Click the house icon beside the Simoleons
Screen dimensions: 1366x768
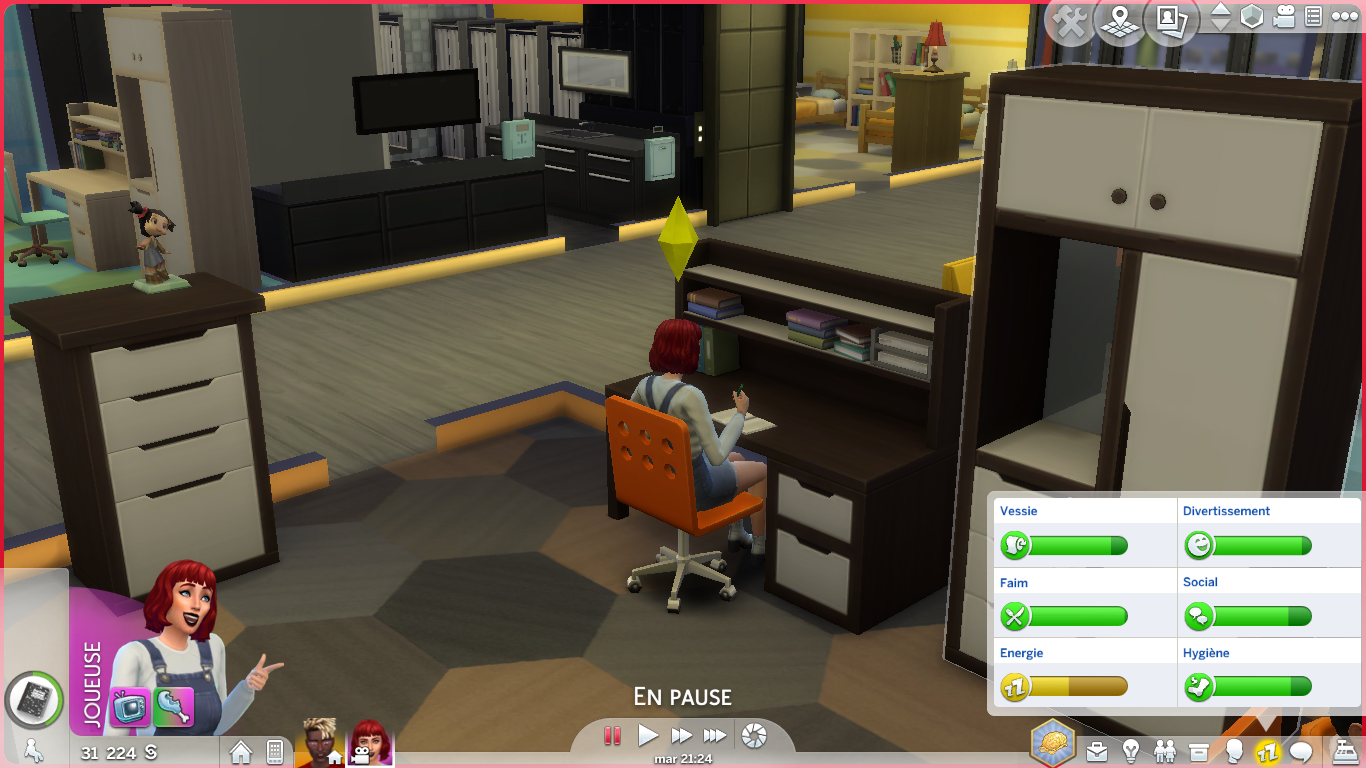[x=241, y=752]
